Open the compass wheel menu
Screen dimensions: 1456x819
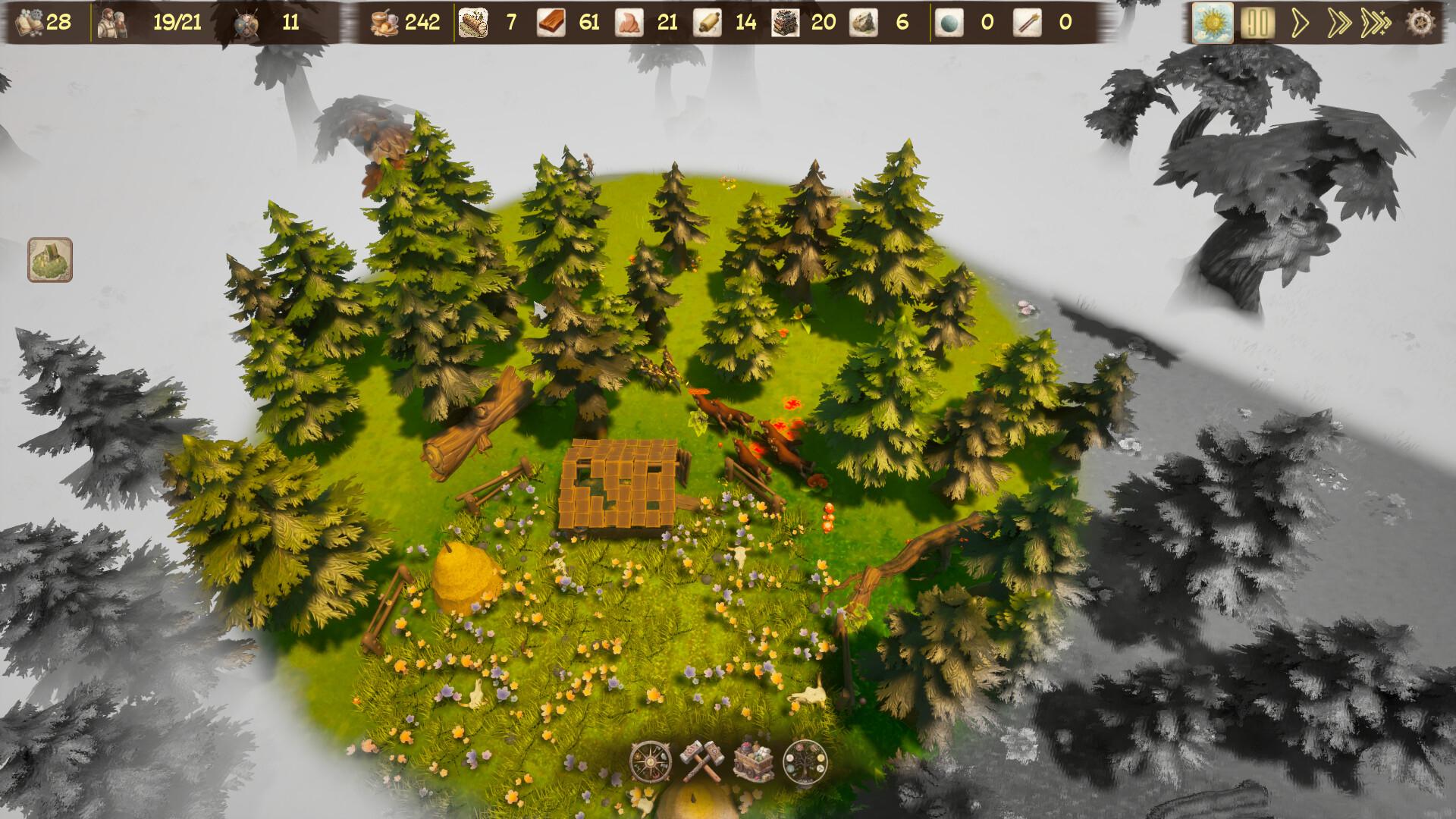(x=651, y=761)
